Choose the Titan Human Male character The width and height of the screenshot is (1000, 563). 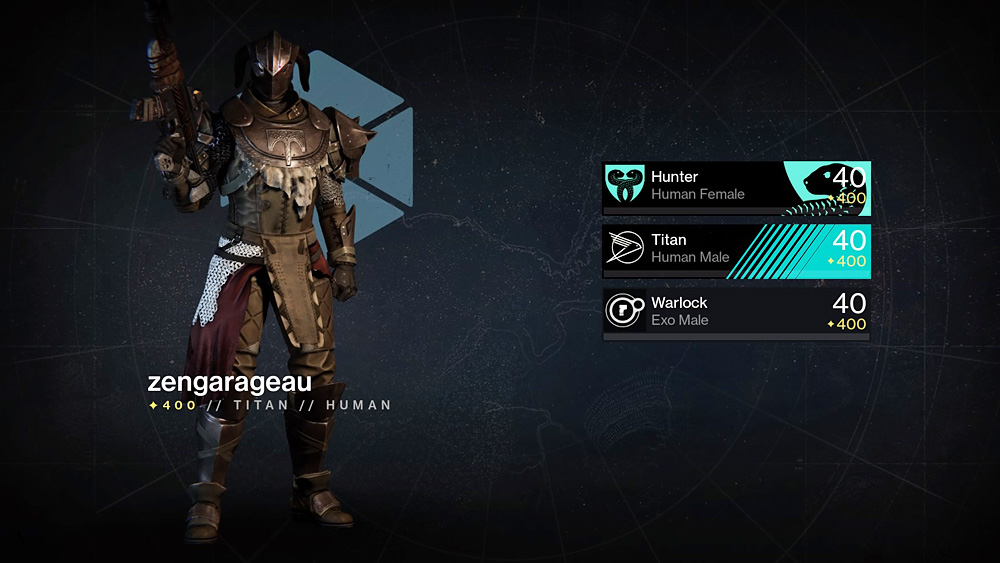[735, 249]
